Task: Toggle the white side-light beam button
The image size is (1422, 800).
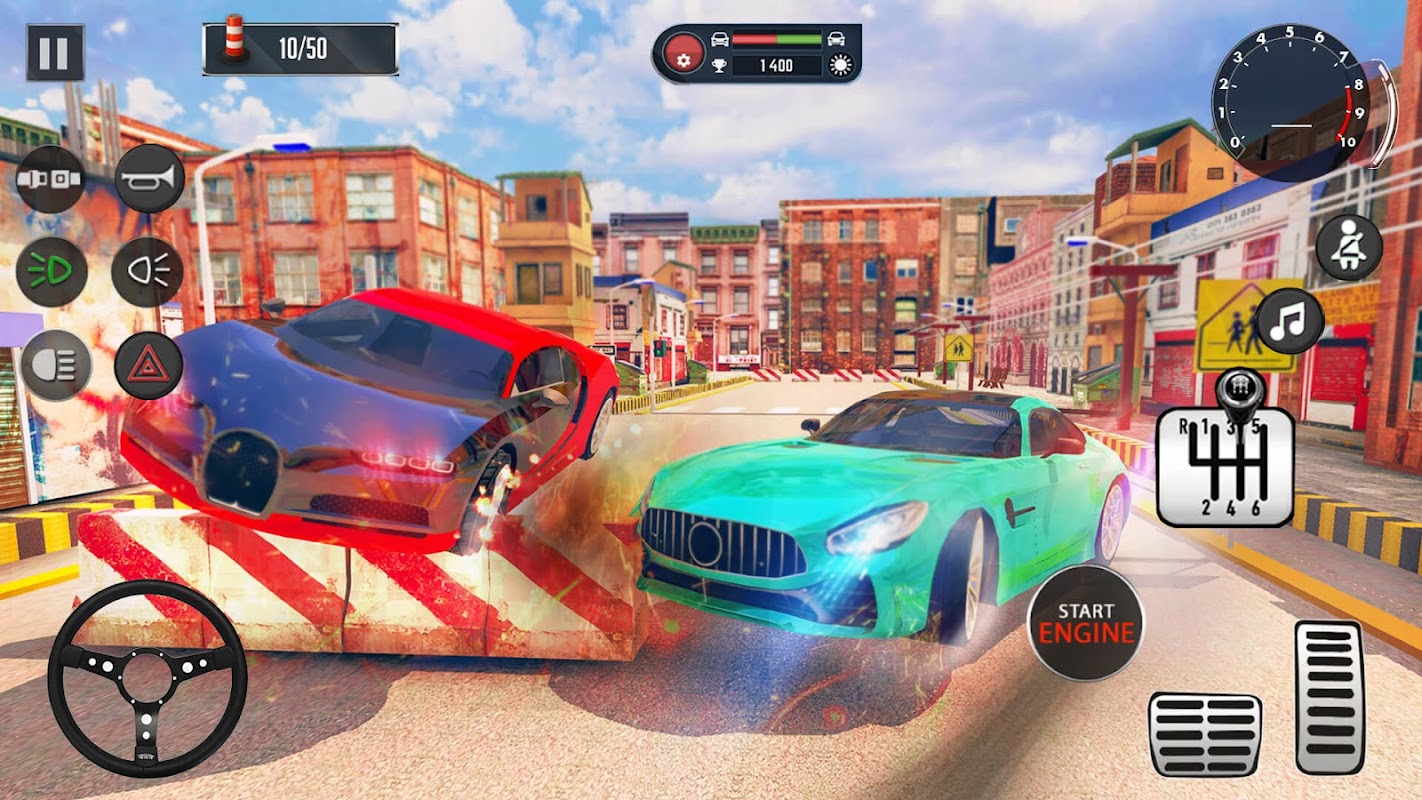Action: (x=148, y=272)
